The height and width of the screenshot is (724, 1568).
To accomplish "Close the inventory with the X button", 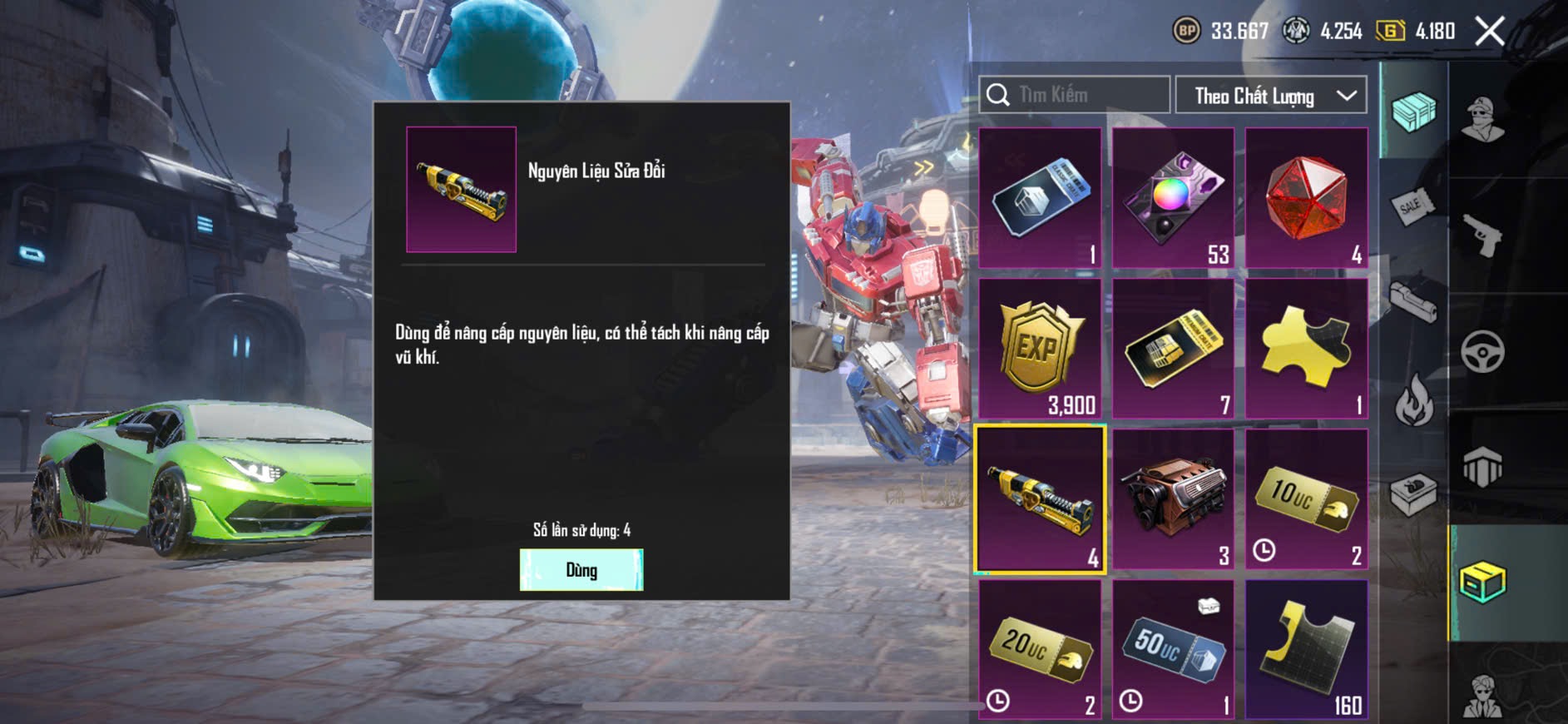I will point(1489,32).
